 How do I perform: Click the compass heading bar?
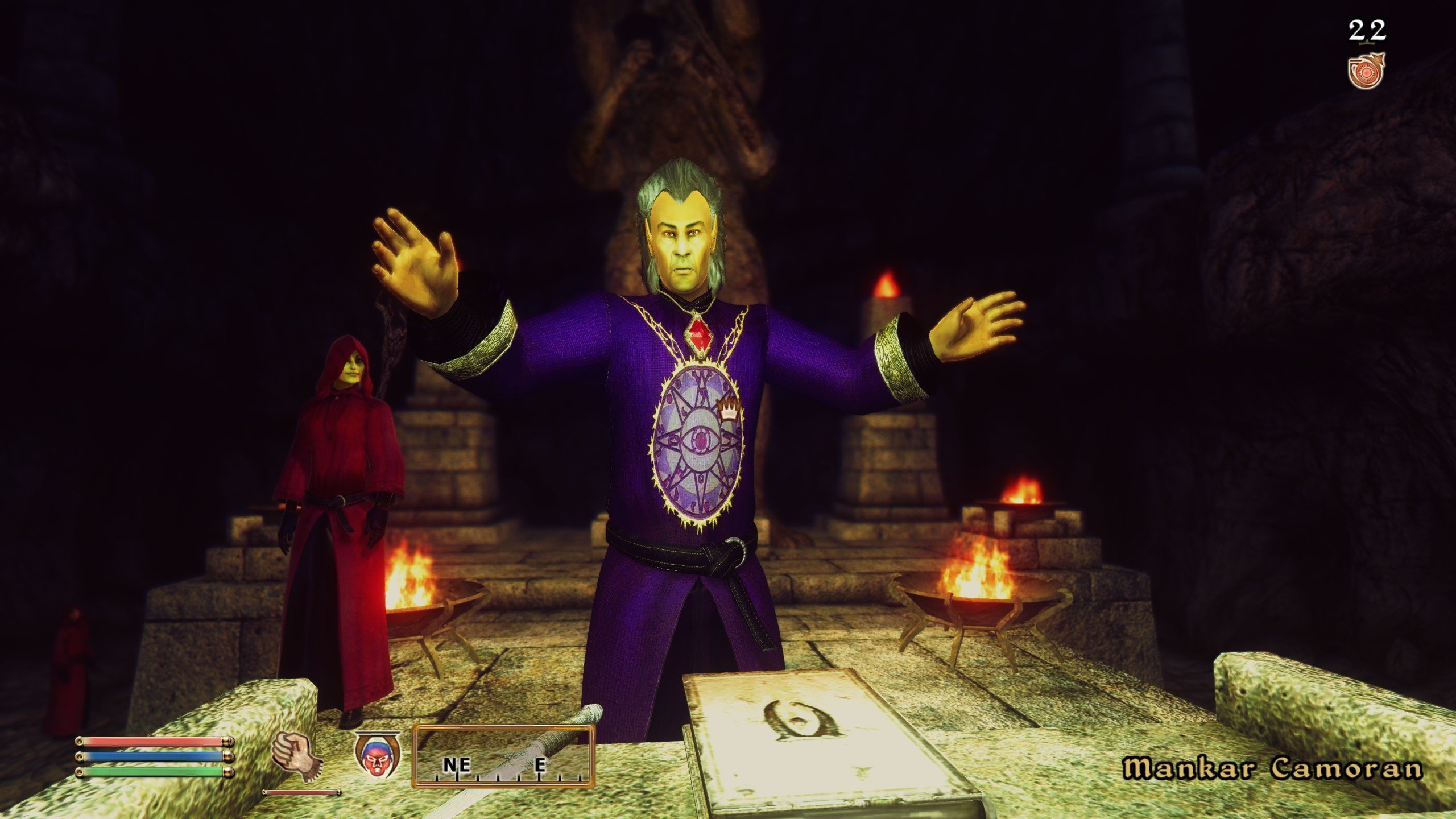pos(504,755)
